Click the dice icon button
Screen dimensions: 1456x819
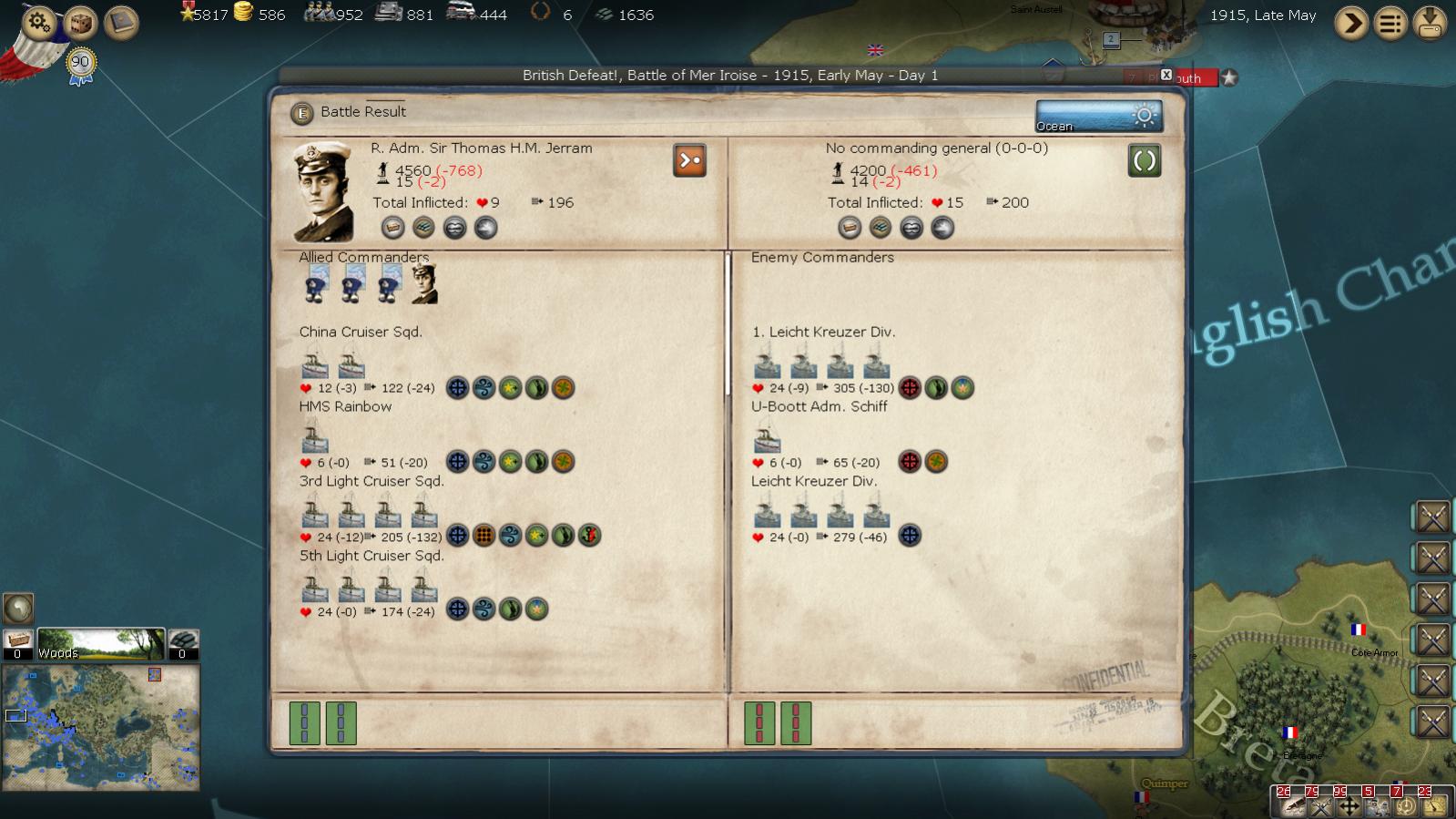(x=80, y=22)
